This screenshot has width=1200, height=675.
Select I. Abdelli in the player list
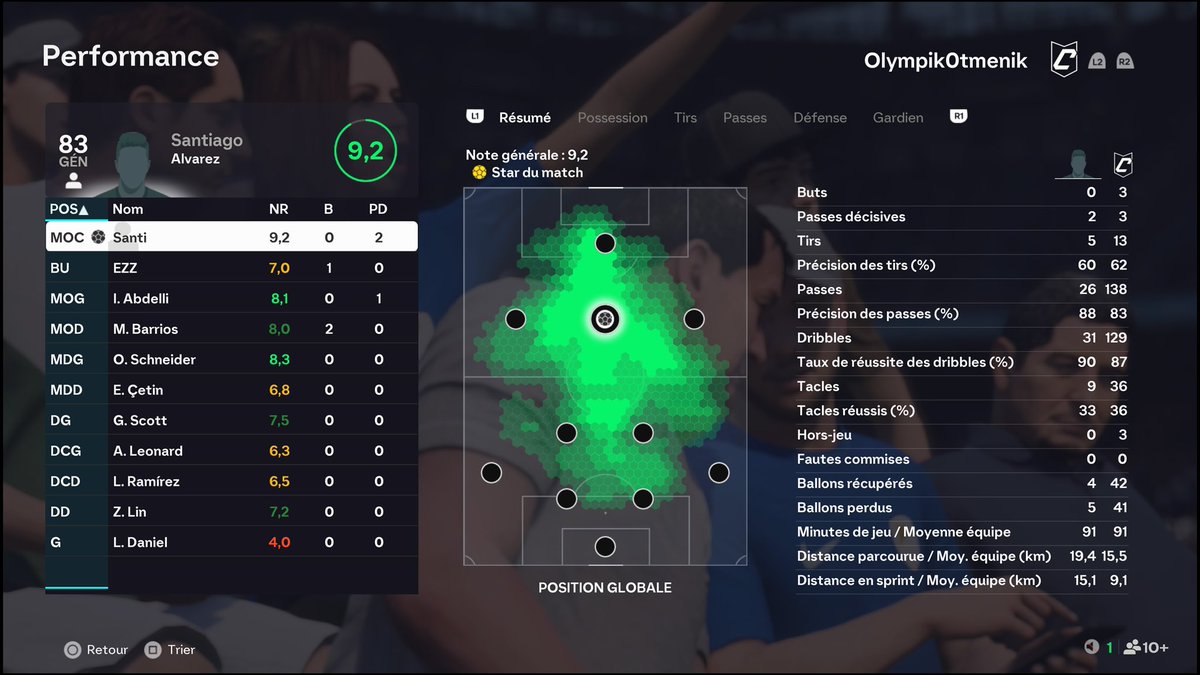click(x=231, y=298)
